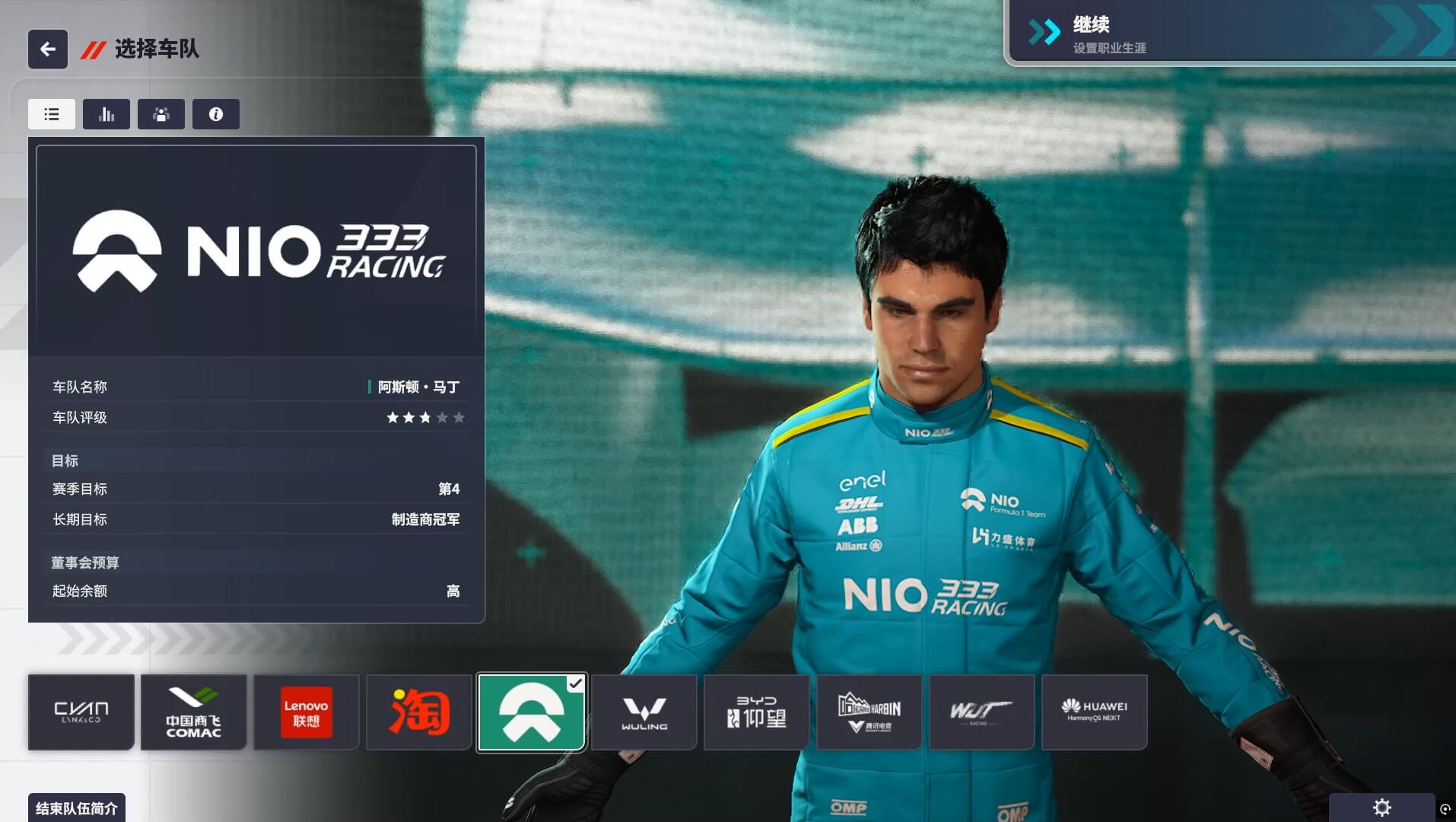Go back using the arrow button
Viewport: 1456px width, 822px height.
pos(48,49)
